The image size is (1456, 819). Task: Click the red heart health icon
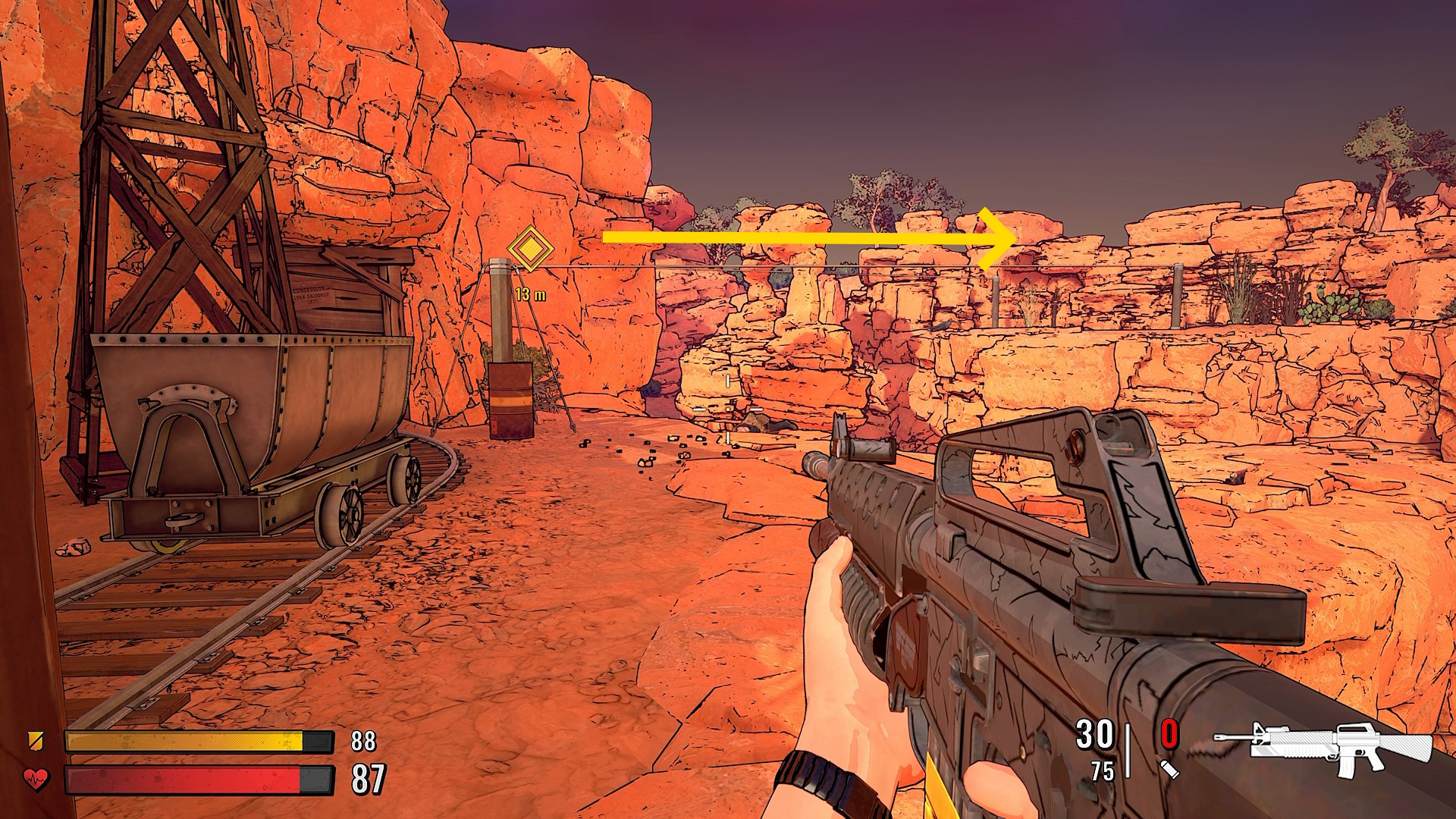point(36,778)
